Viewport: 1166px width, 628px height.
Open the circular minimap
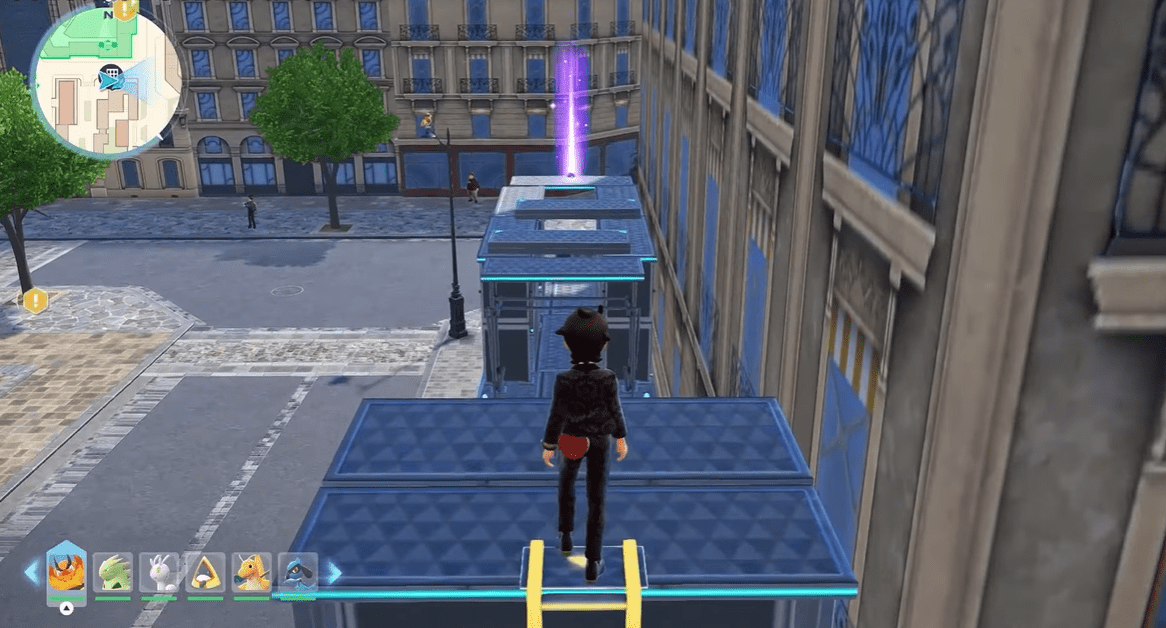106,80
